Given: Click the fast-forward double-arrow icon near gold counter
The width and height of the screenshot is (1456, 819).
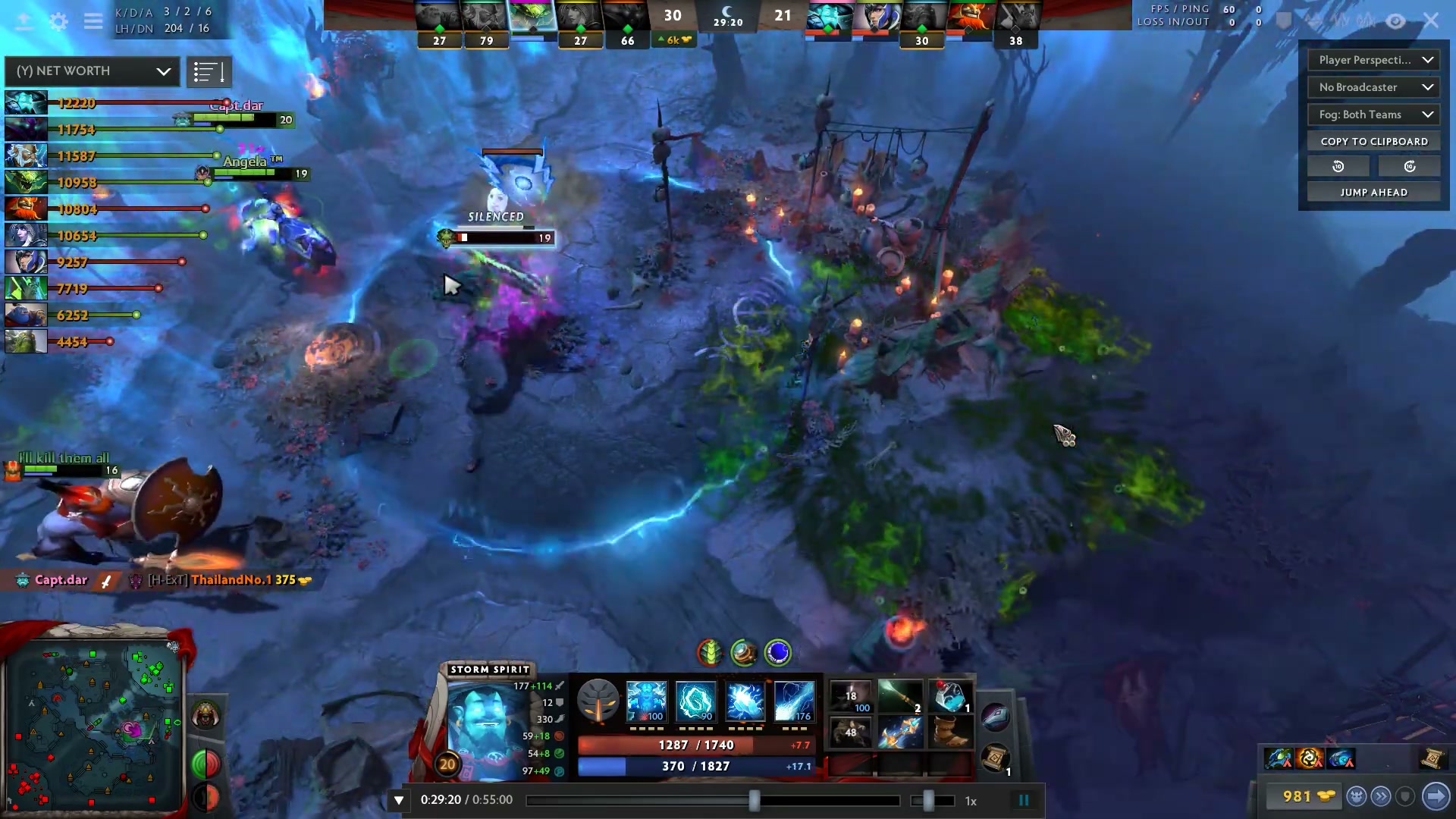Looking at the screenshot, I should (x=1381, y=796).
